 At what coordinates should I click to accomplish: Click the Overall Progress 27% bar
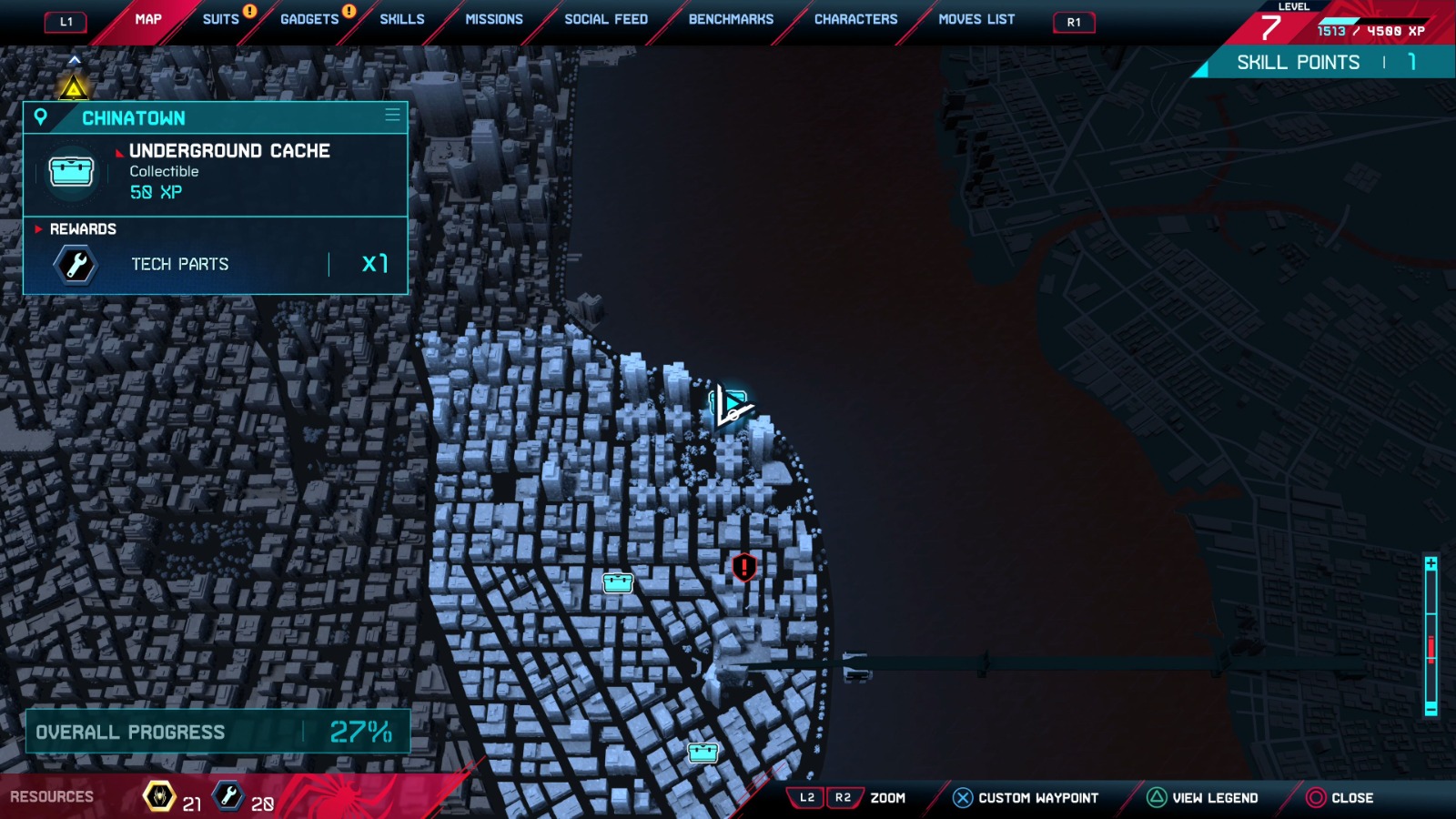click(x=214, y=731)
